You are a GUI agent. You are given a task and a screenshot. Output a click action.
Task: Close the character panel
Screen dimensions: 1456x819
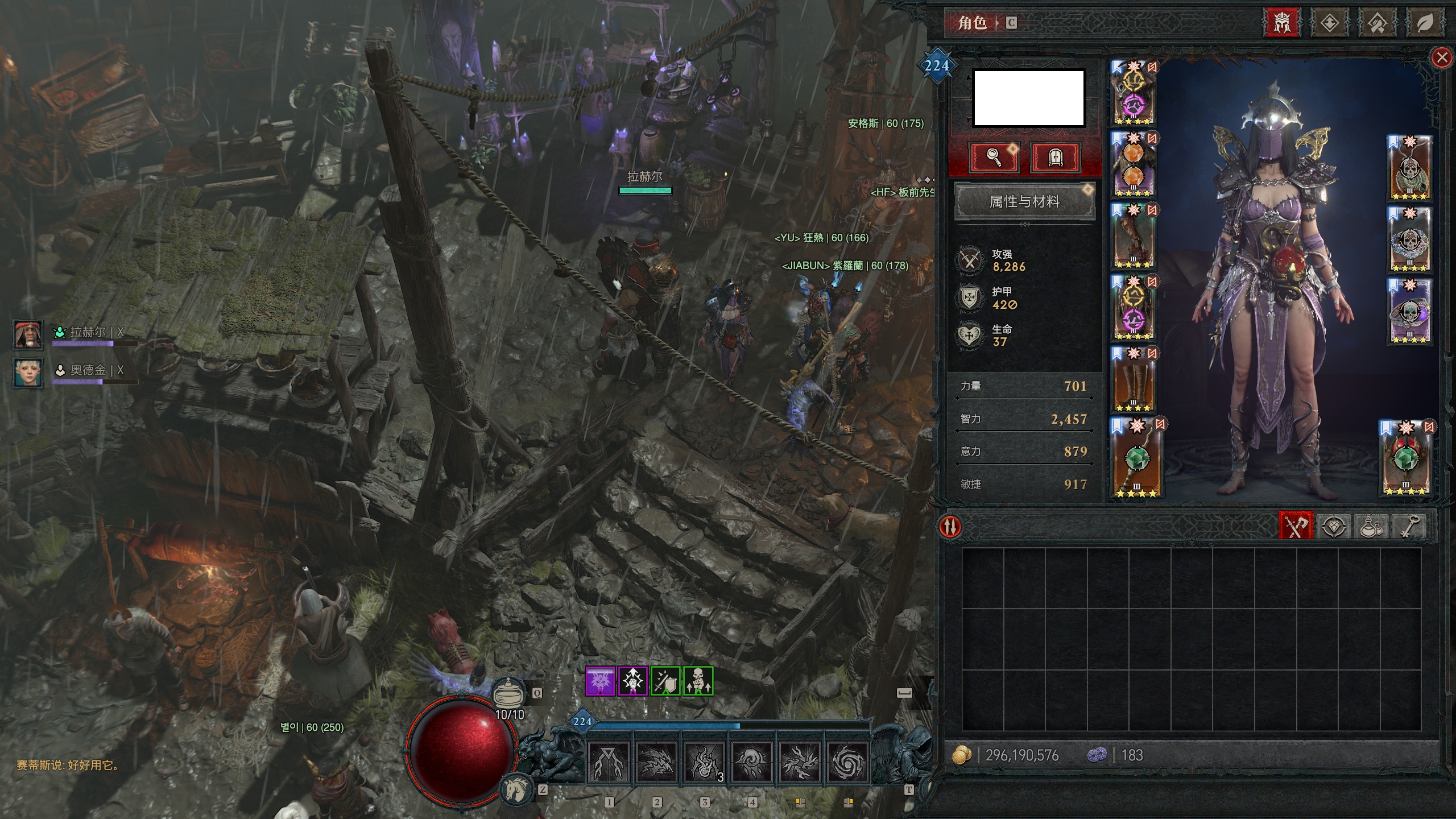(1441, 57)
